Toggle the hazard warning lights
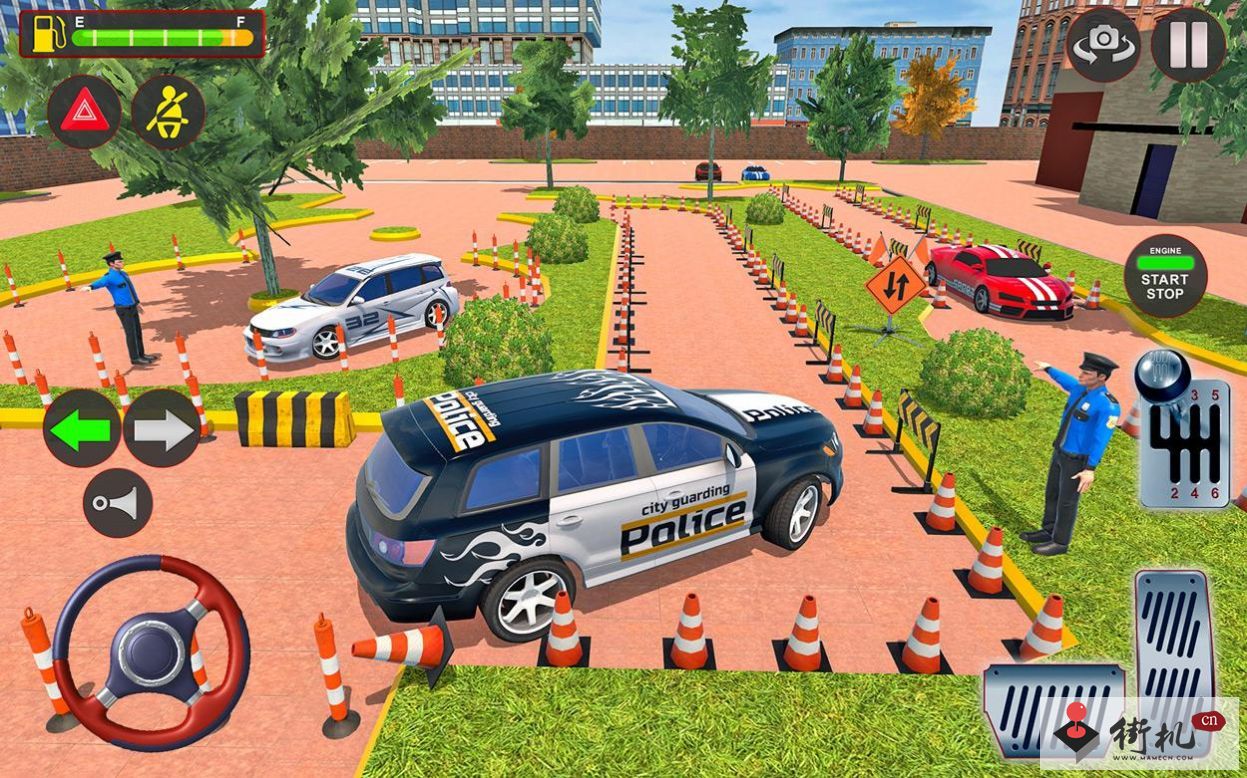The height and width of the screenshot is (778, 1247). pos(84,113)
